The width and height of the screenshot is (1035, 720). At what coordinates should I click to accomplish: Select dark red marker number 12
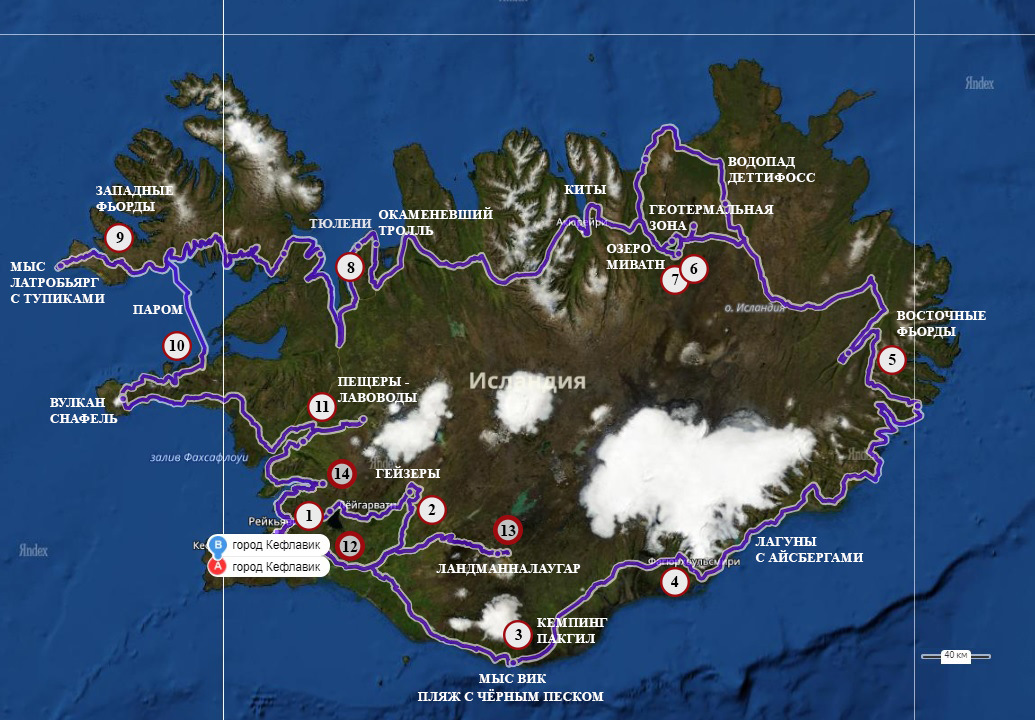349,546
